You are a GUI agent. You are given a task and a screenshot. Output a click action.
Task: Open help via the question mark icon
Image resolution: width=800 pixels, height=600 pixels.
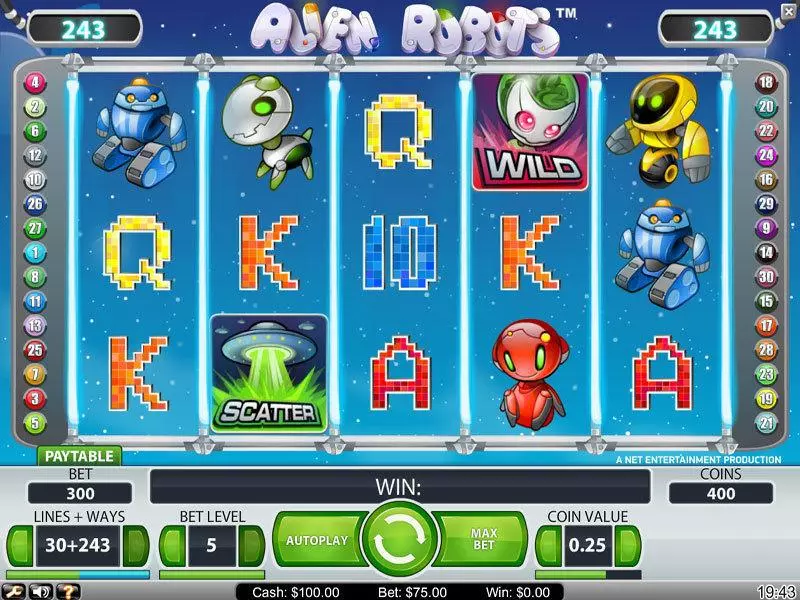coord(65,592)
